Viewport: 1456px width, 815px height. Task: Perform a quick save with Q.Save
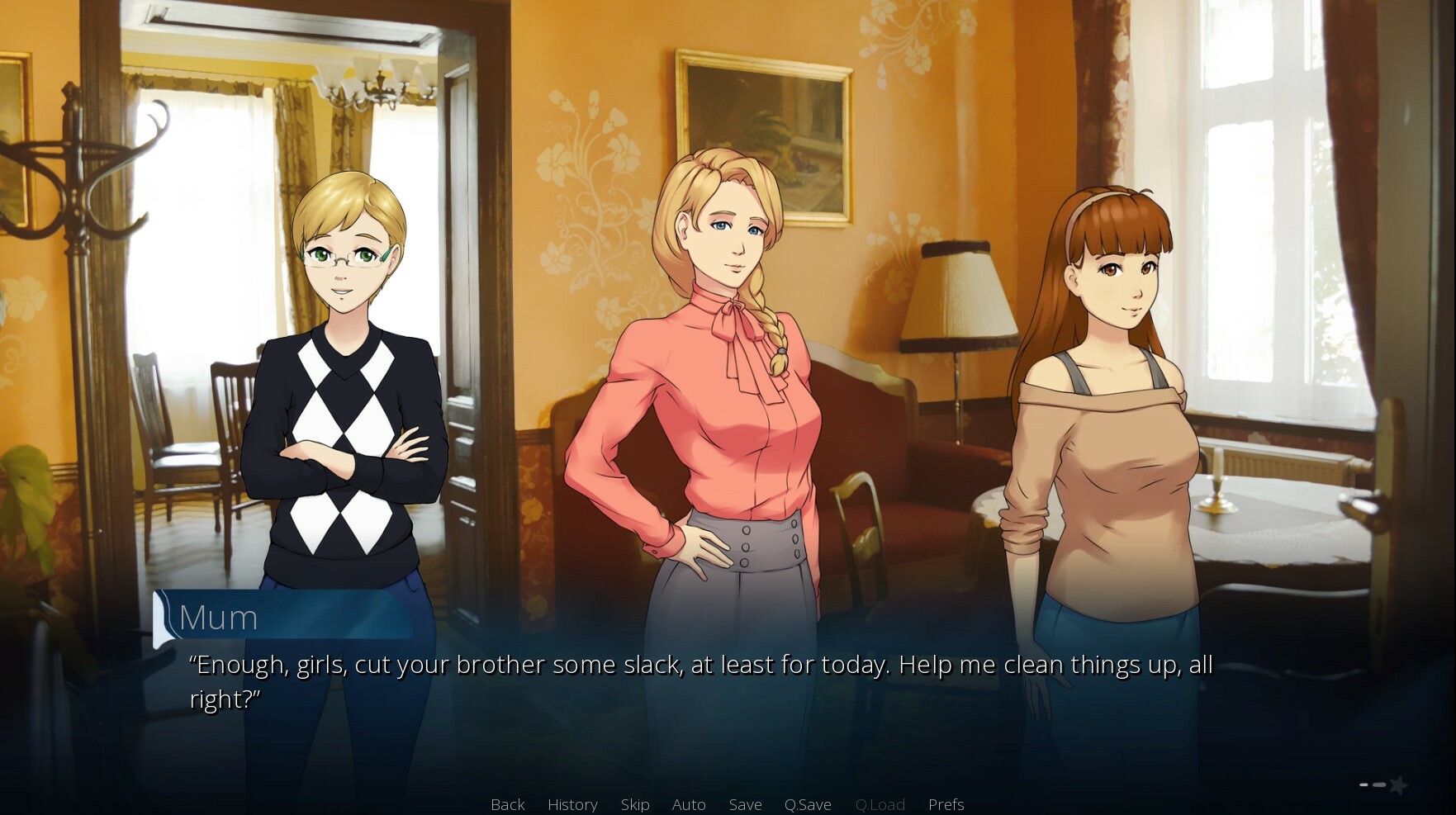point(808,803)
